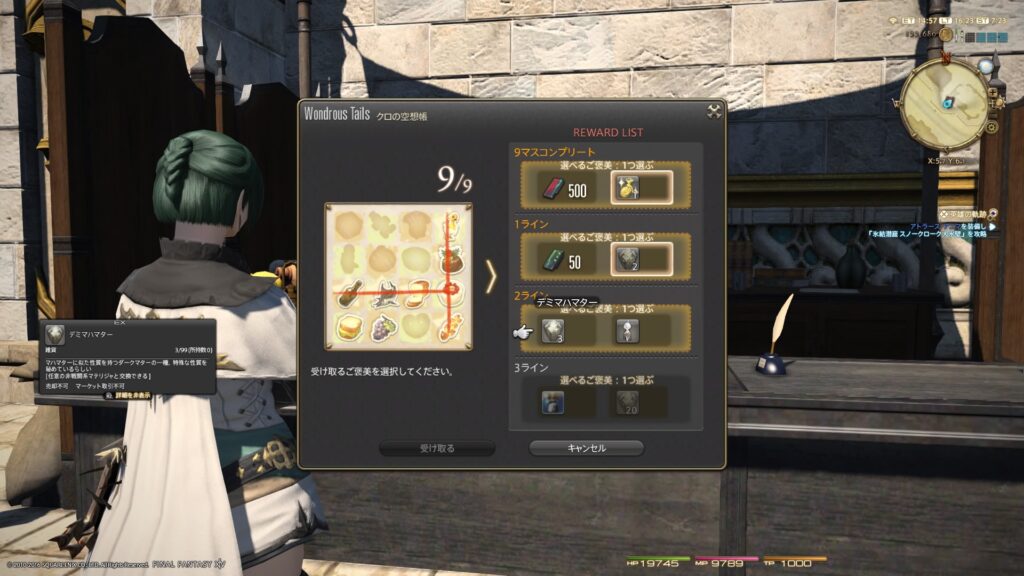
Task: Select the blue potion reward under 3ライン
Action: [x=554, y=402]
